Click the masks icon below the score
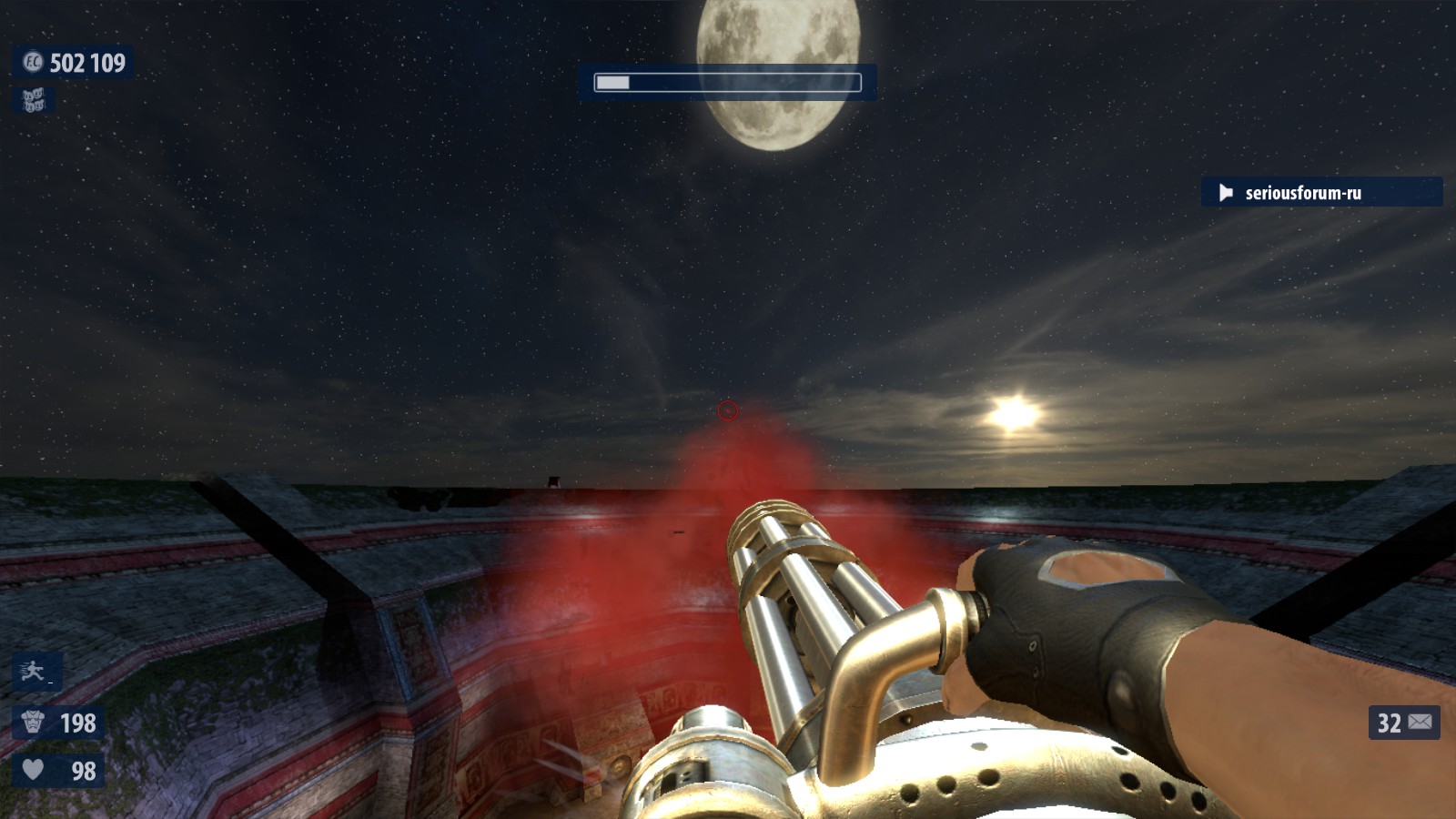Image resolution: width=1456 pixels, height=819 pixels. [x=34, y=100]
